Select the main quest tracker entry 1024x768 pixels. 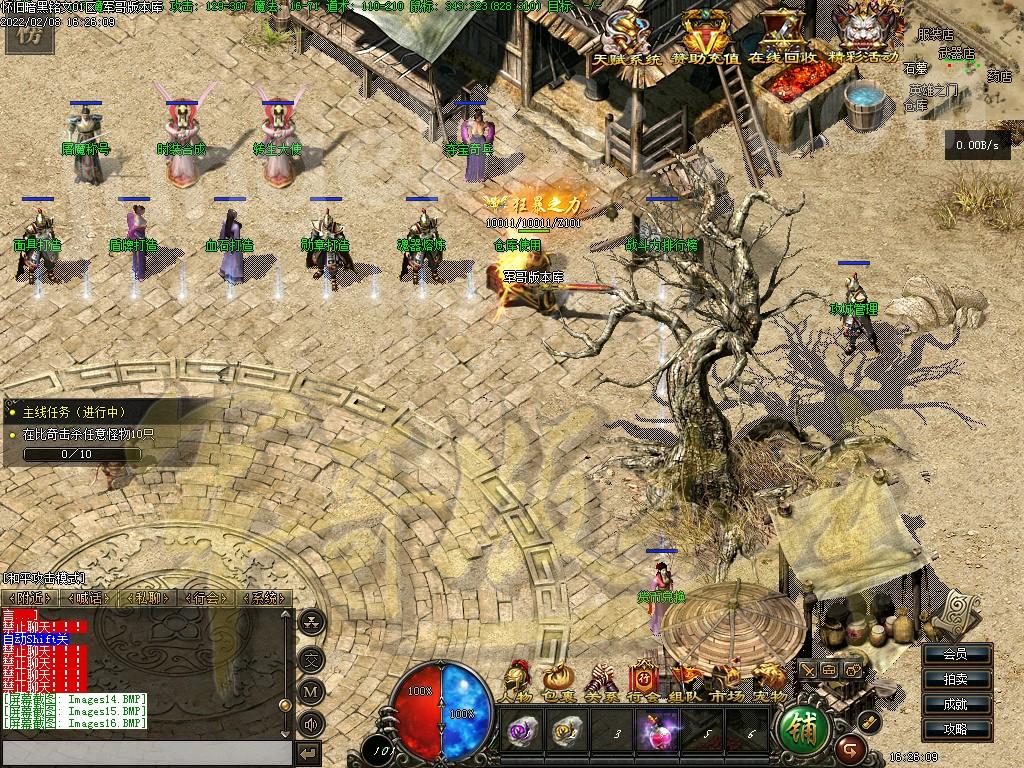(76, 412)
